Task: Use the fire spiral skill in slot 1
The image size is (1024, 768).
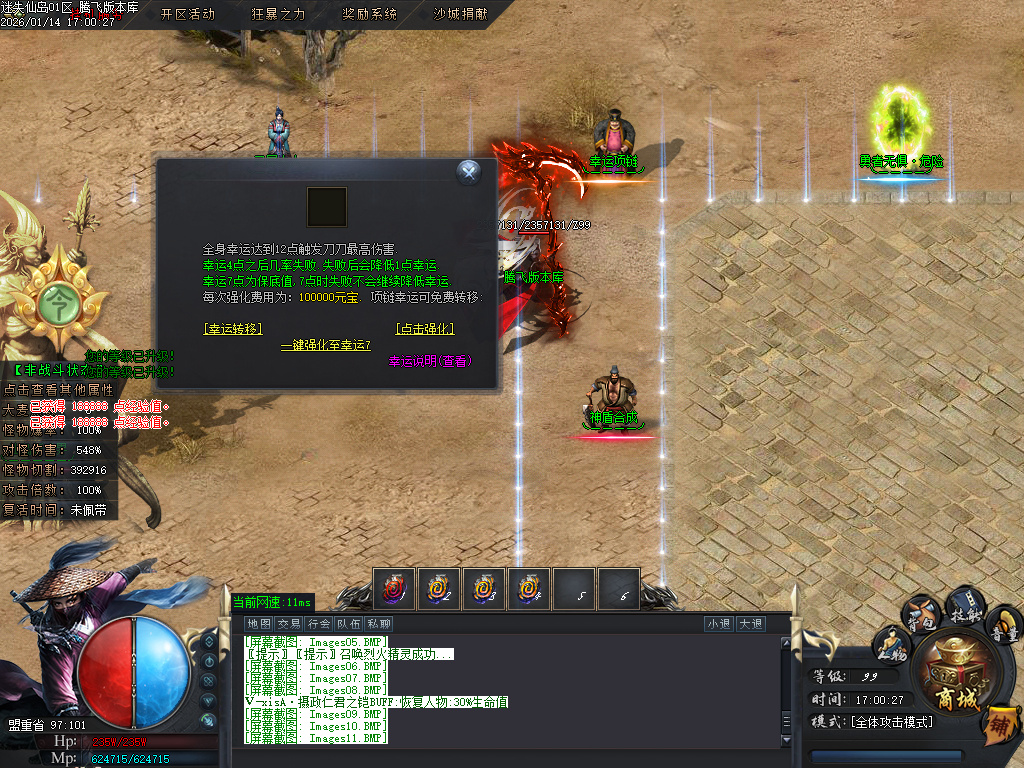Action: click(x=394, y=588)
